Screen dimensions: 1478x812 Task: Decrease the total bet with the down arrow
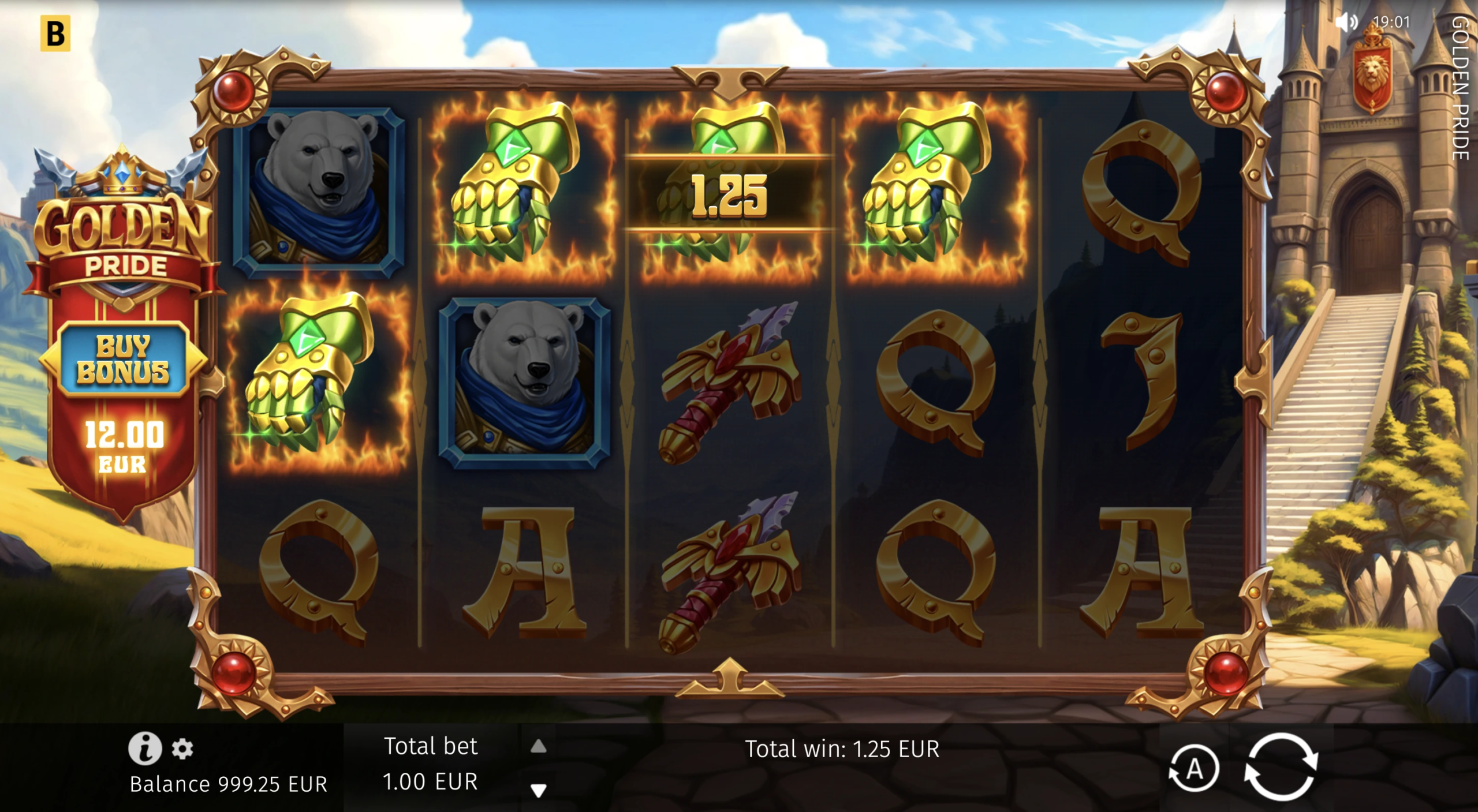coord(538,789)
